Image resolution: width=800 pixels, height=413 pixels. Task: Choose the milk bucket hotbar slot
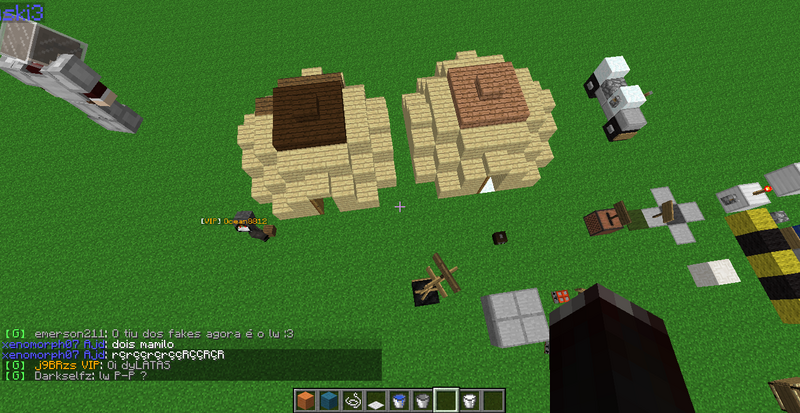click(x=468, y=401)
